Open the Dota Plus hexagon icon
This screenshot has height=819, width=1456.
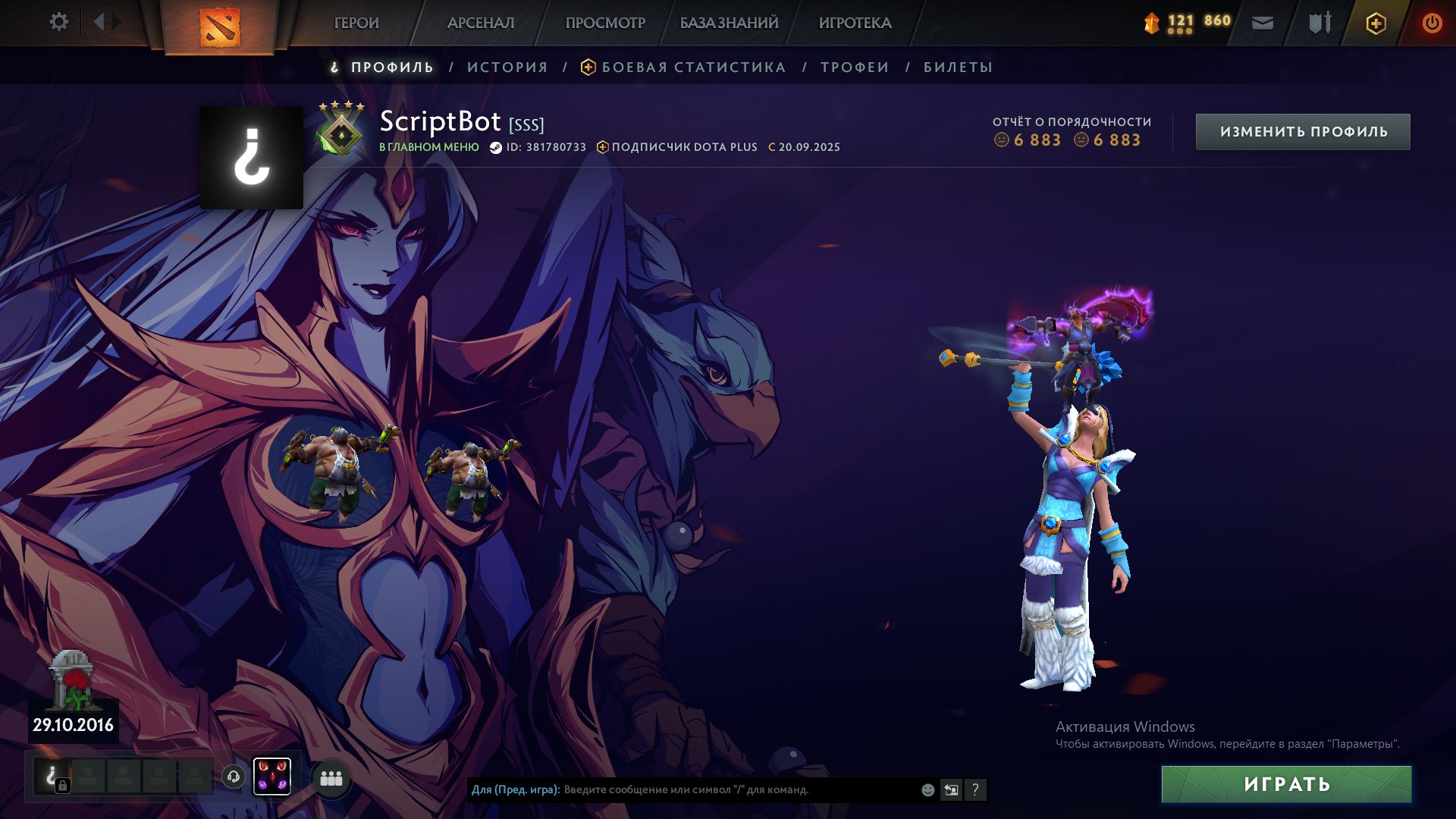point(1376,24)
